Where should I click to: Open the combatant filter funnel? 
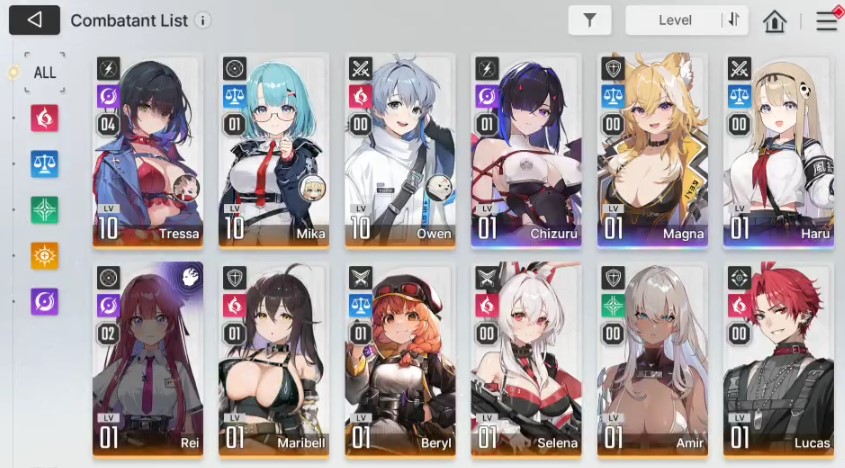click(589, 20)
